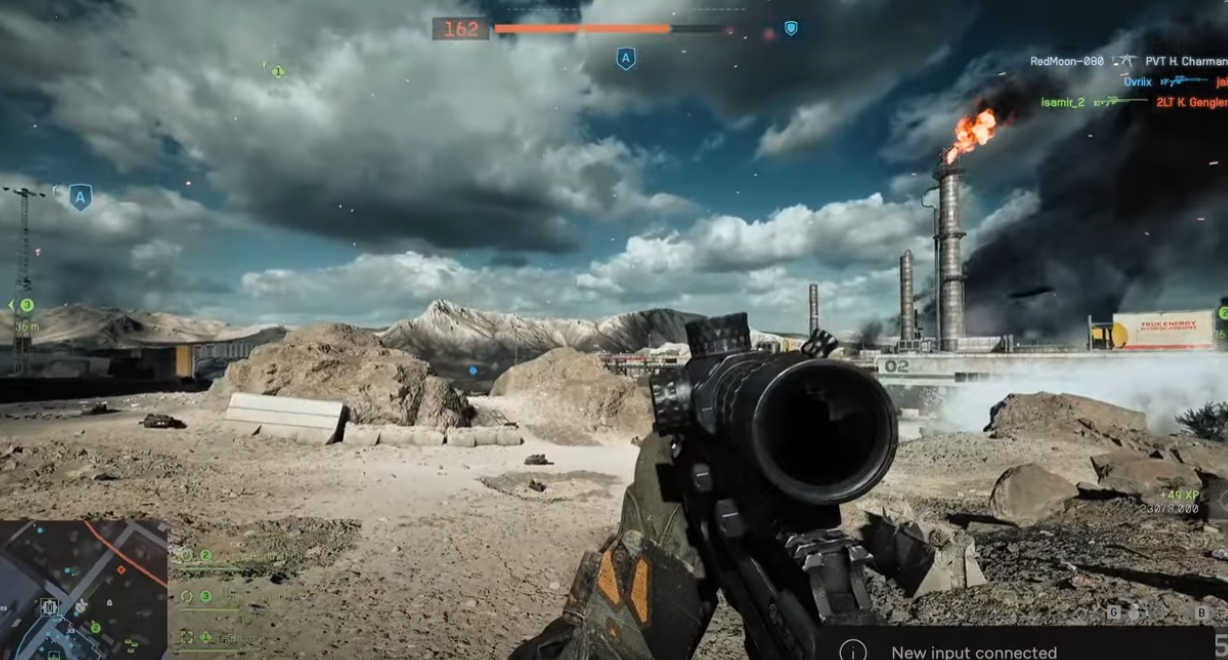Select objective A marker beneath the ticket bar
The height and width of the screenshot is (660, 1228).
[626, 59]
